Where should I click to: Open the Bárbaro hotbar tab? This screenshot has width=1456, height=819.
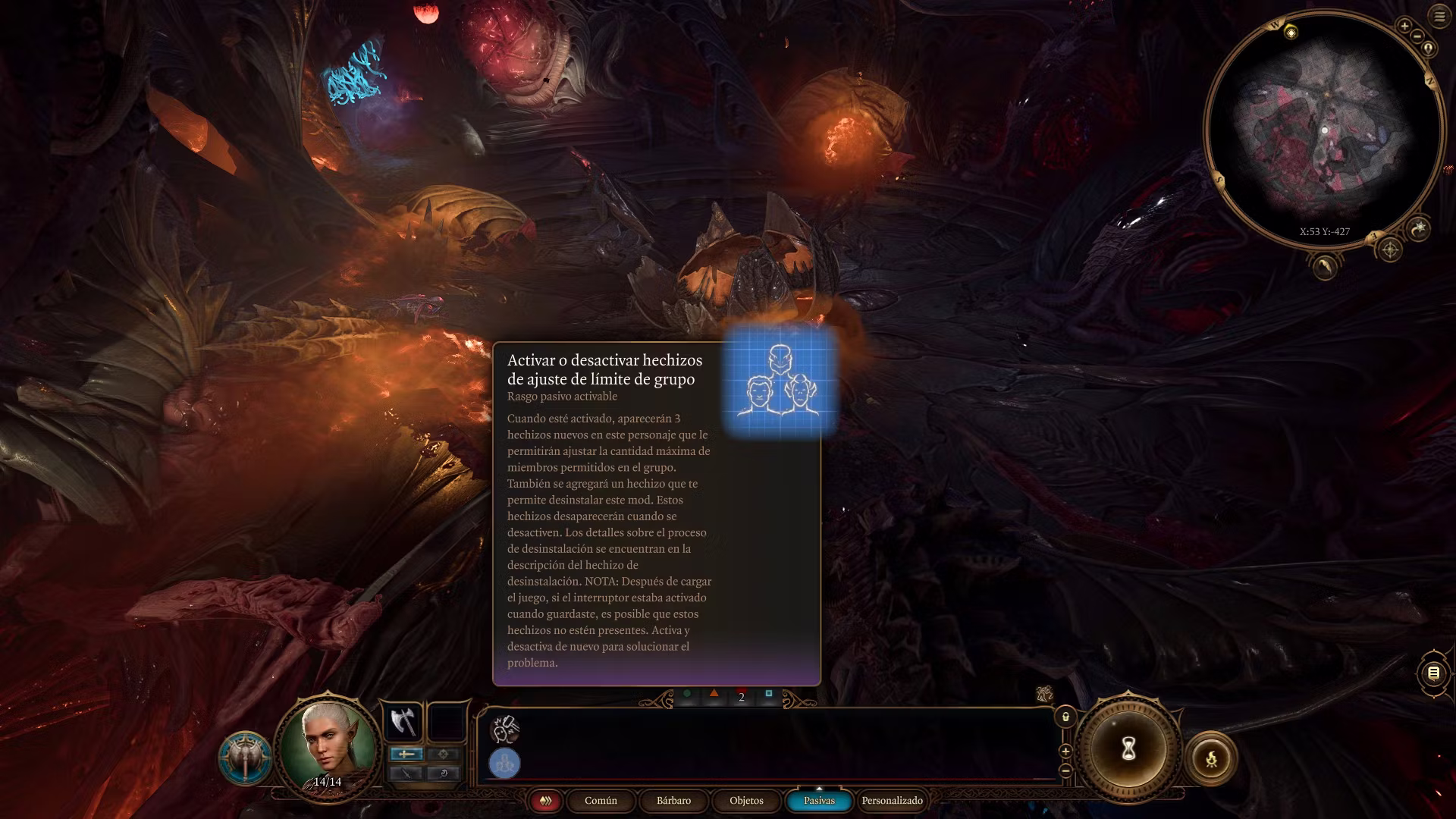[673, 801]
